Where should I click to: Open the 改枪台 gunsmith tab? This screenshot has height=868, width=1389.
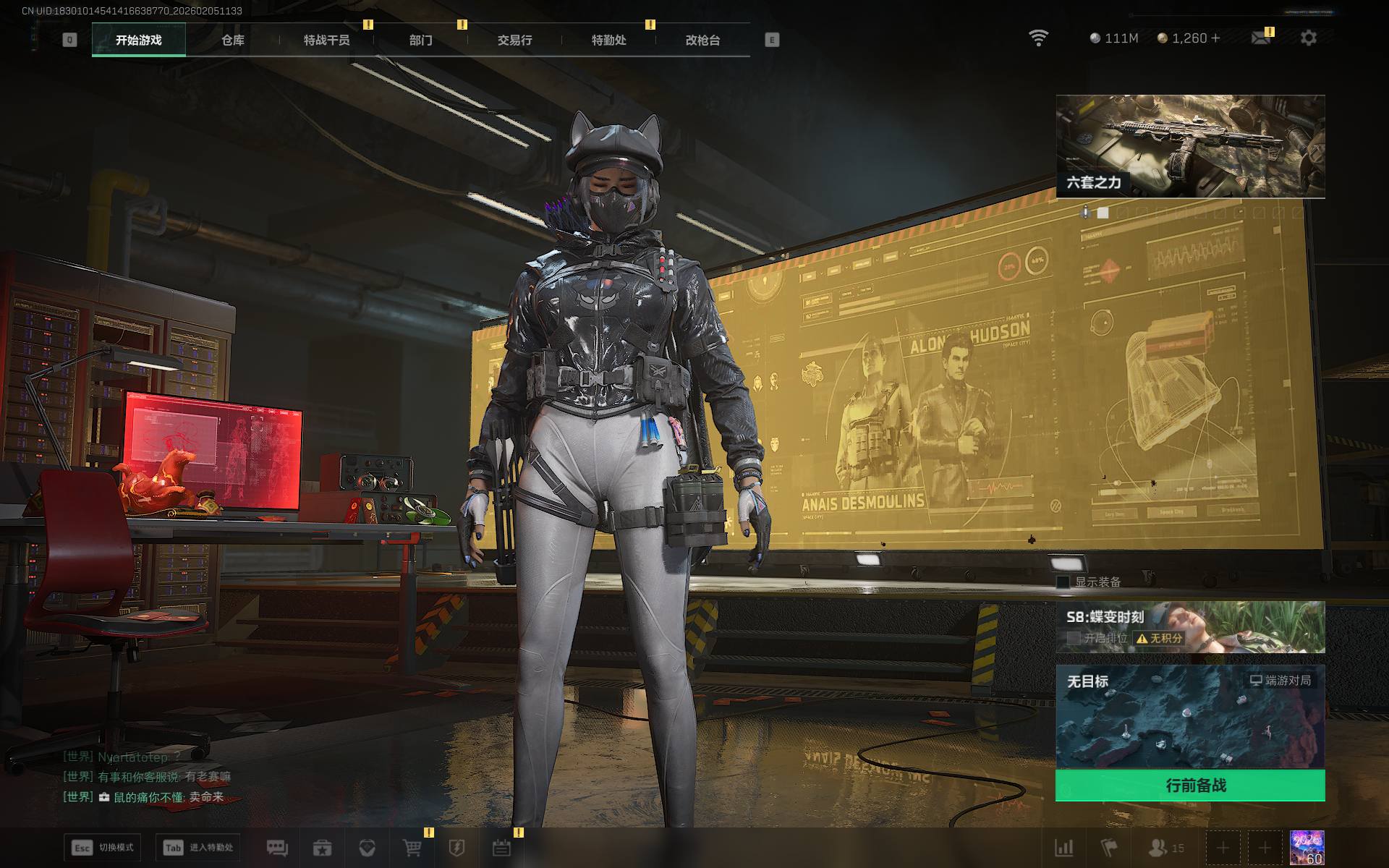click(x=702, y=40)
